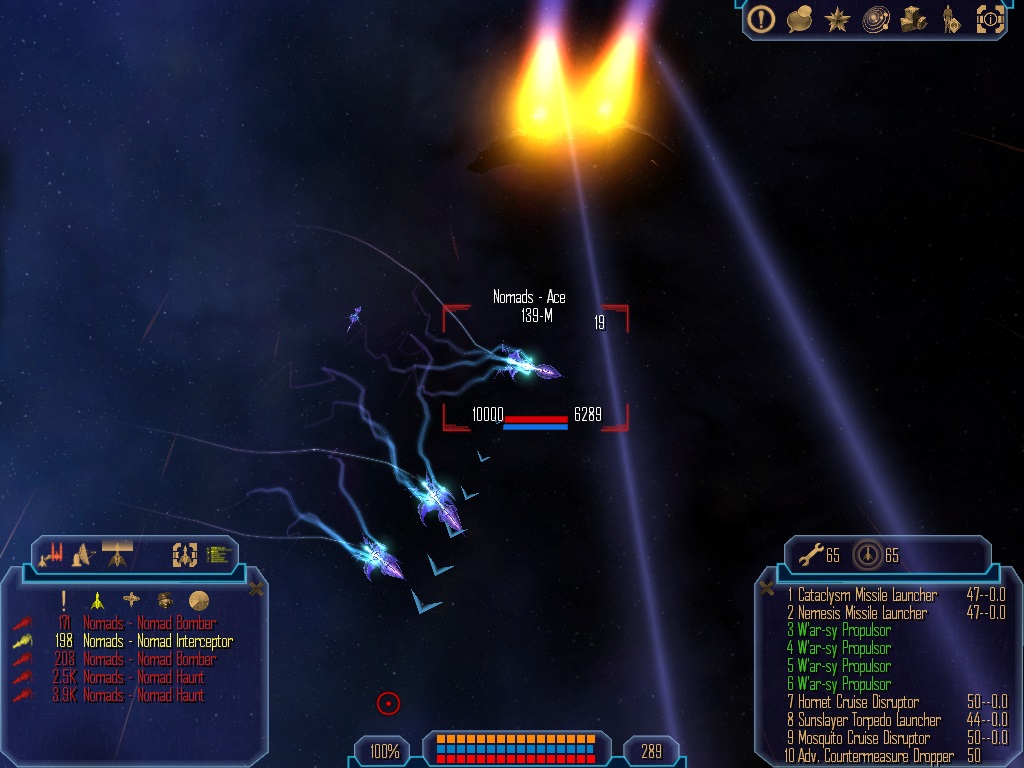This screenshot has height=768, width=1024.
Task: Open the chat speech bubbles icon
Action: (x=799, y=19)
